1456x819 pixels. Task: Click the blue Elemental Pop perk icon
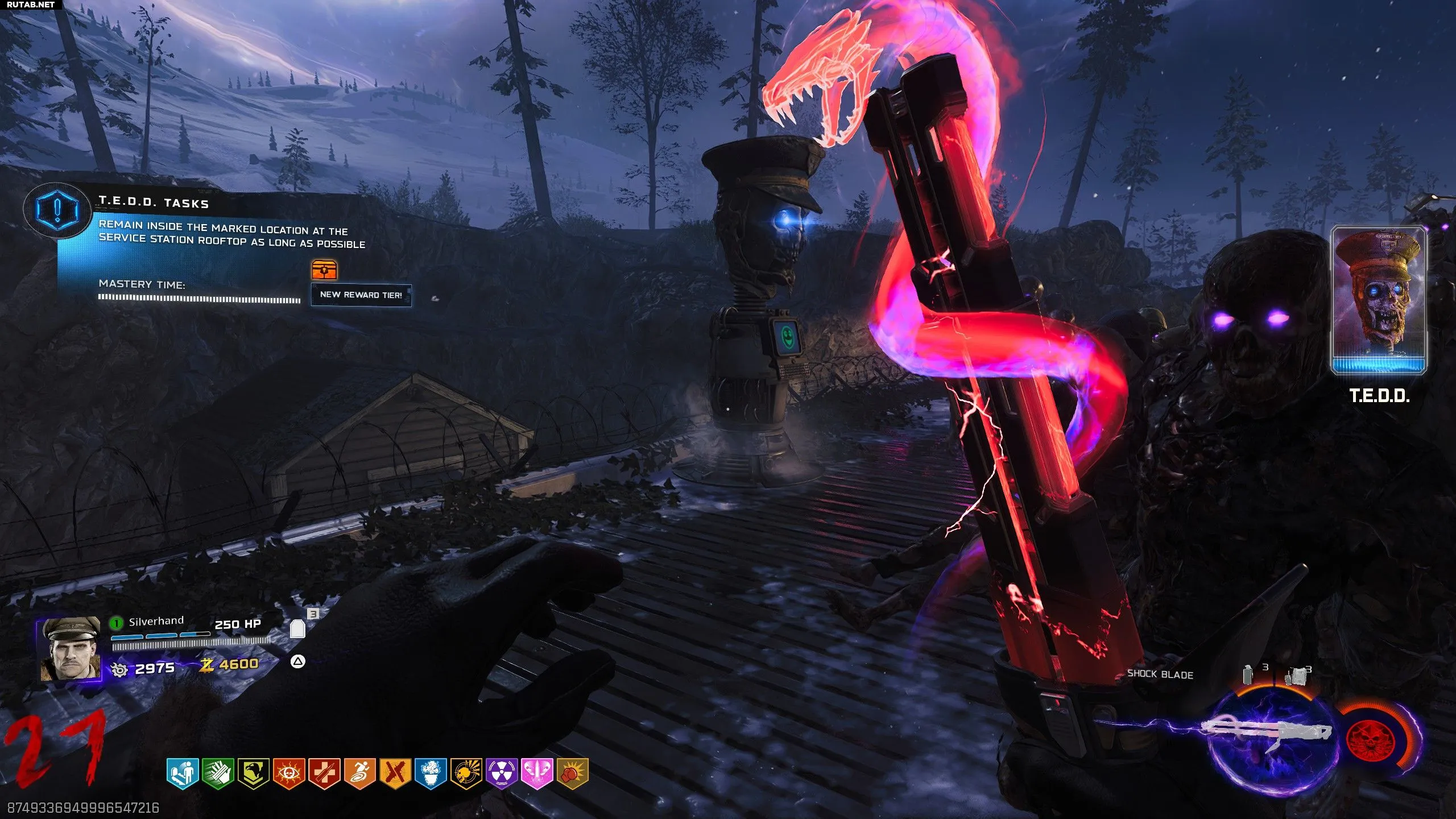431,773
